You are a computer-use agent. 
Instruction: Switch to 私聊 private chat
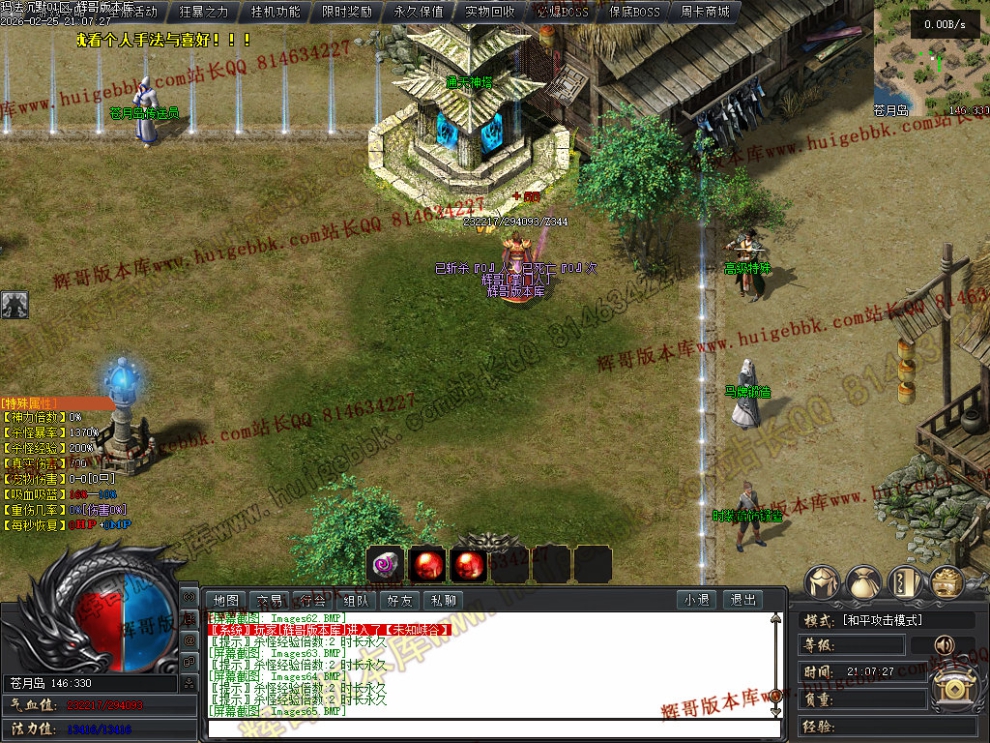(443, 600)
